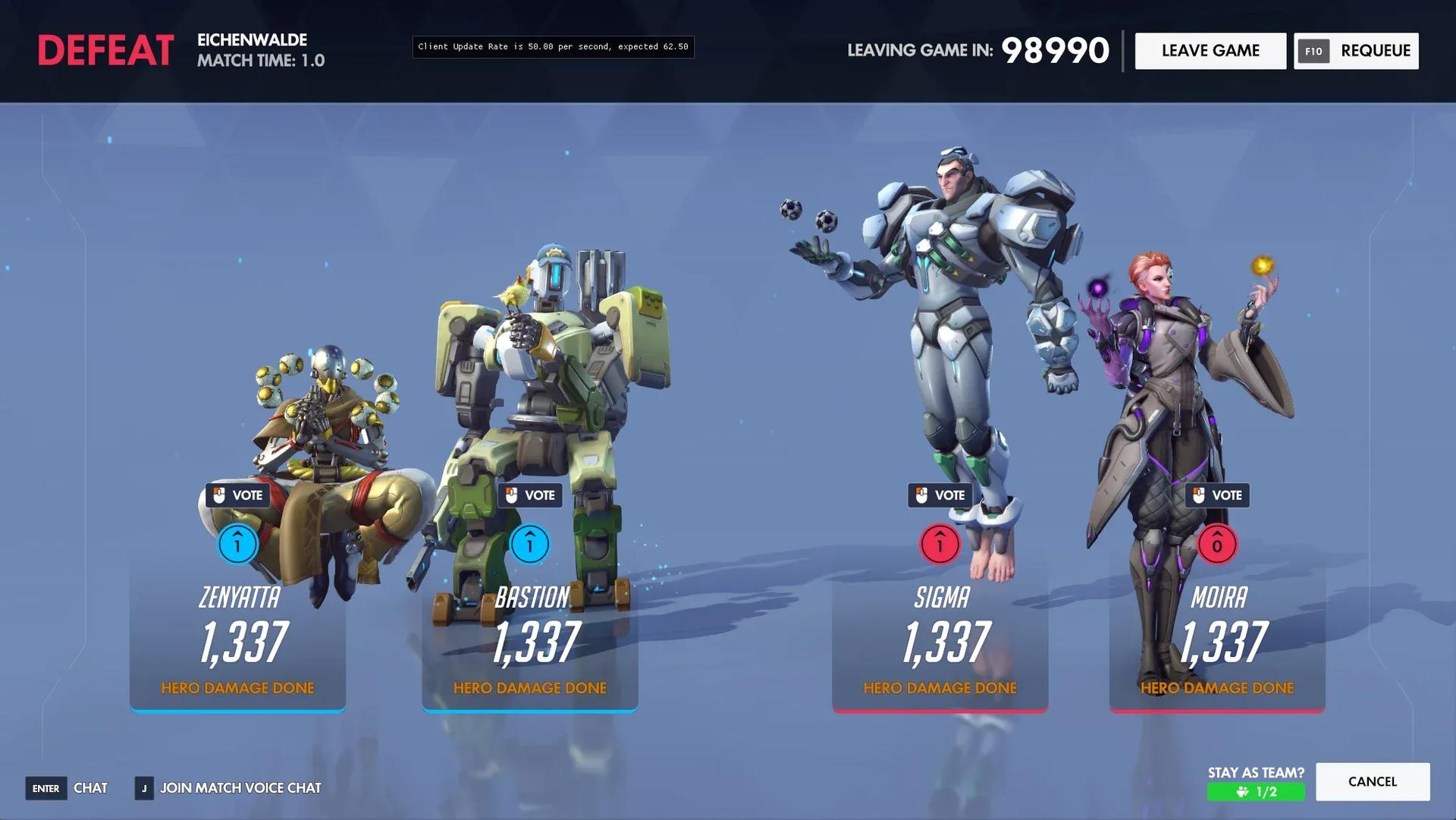Click the mouse icon on Bastion's VOTE button

click(x=512, y=495)
